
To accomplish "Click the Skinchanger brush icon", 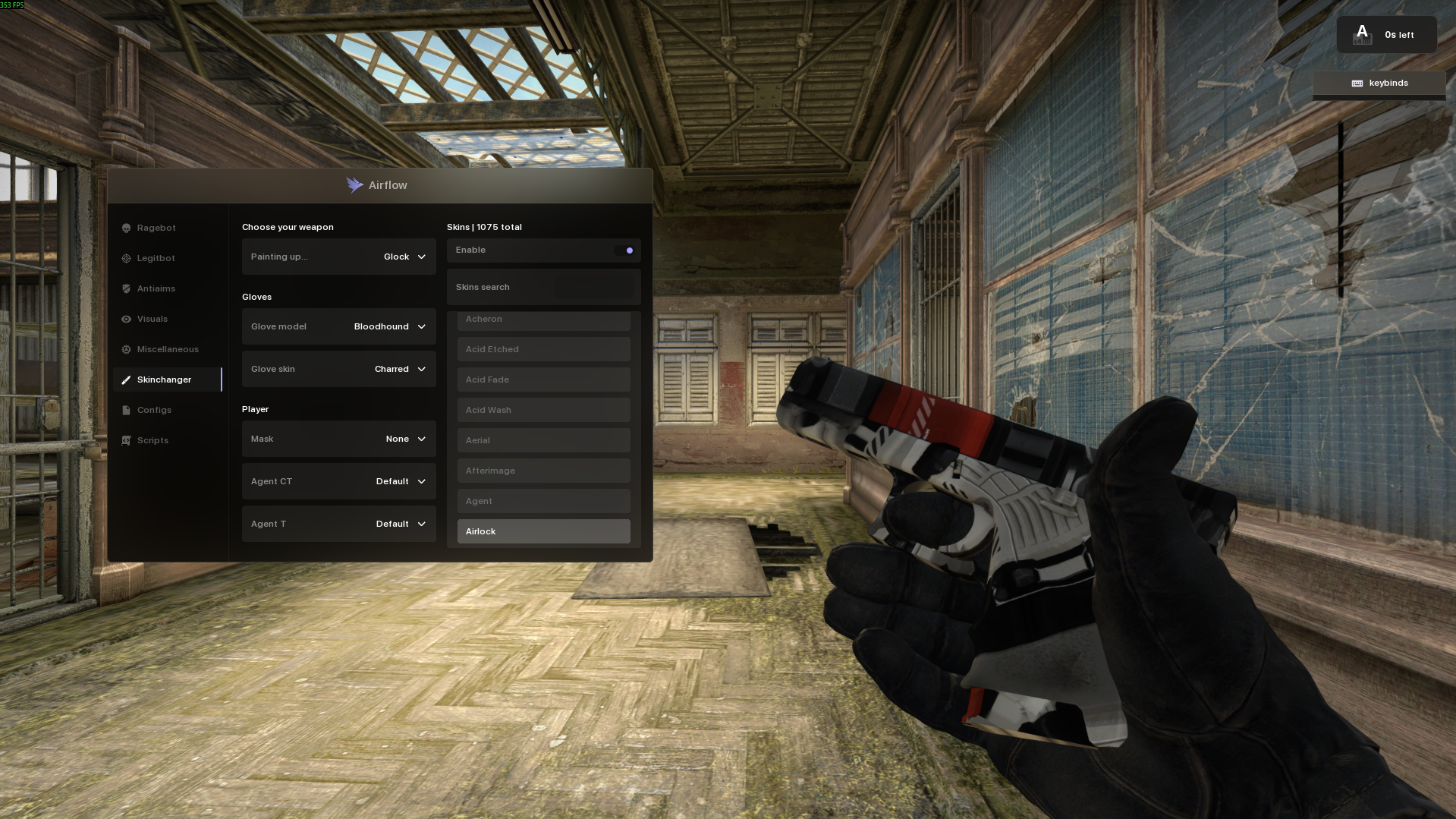I will [x=126, y=380].
